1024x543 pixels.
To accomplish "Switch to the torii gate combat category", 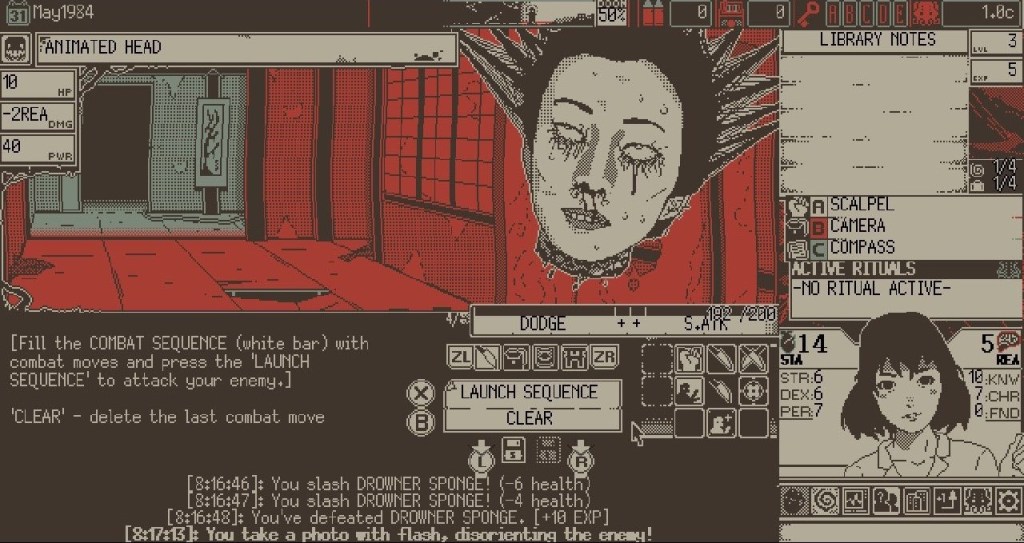I will pos(575,357).
